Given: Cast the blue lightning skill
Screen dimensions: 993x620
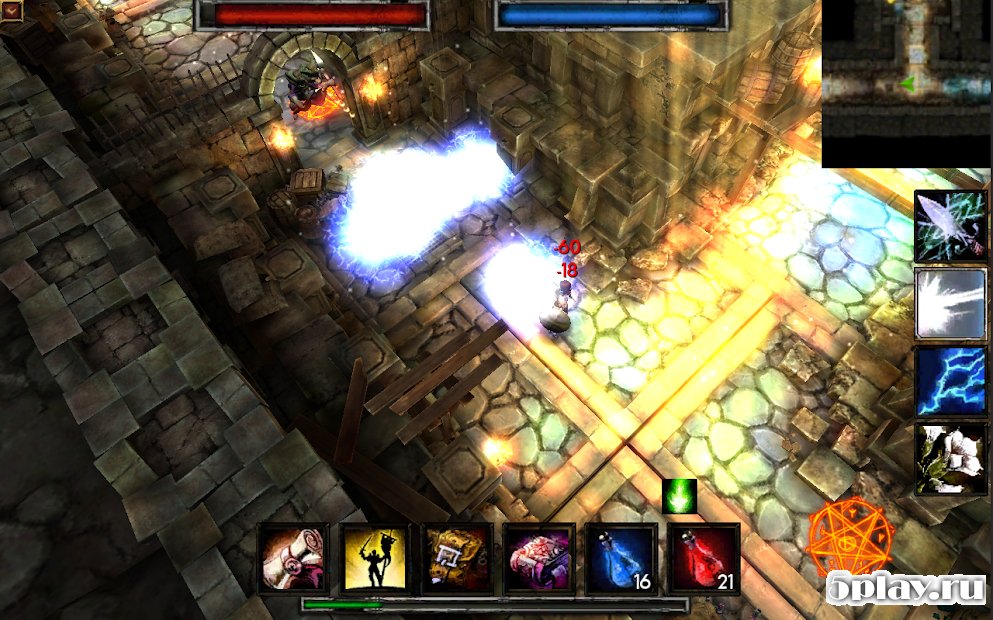Looking at the screenshot, I should point(950,381).
